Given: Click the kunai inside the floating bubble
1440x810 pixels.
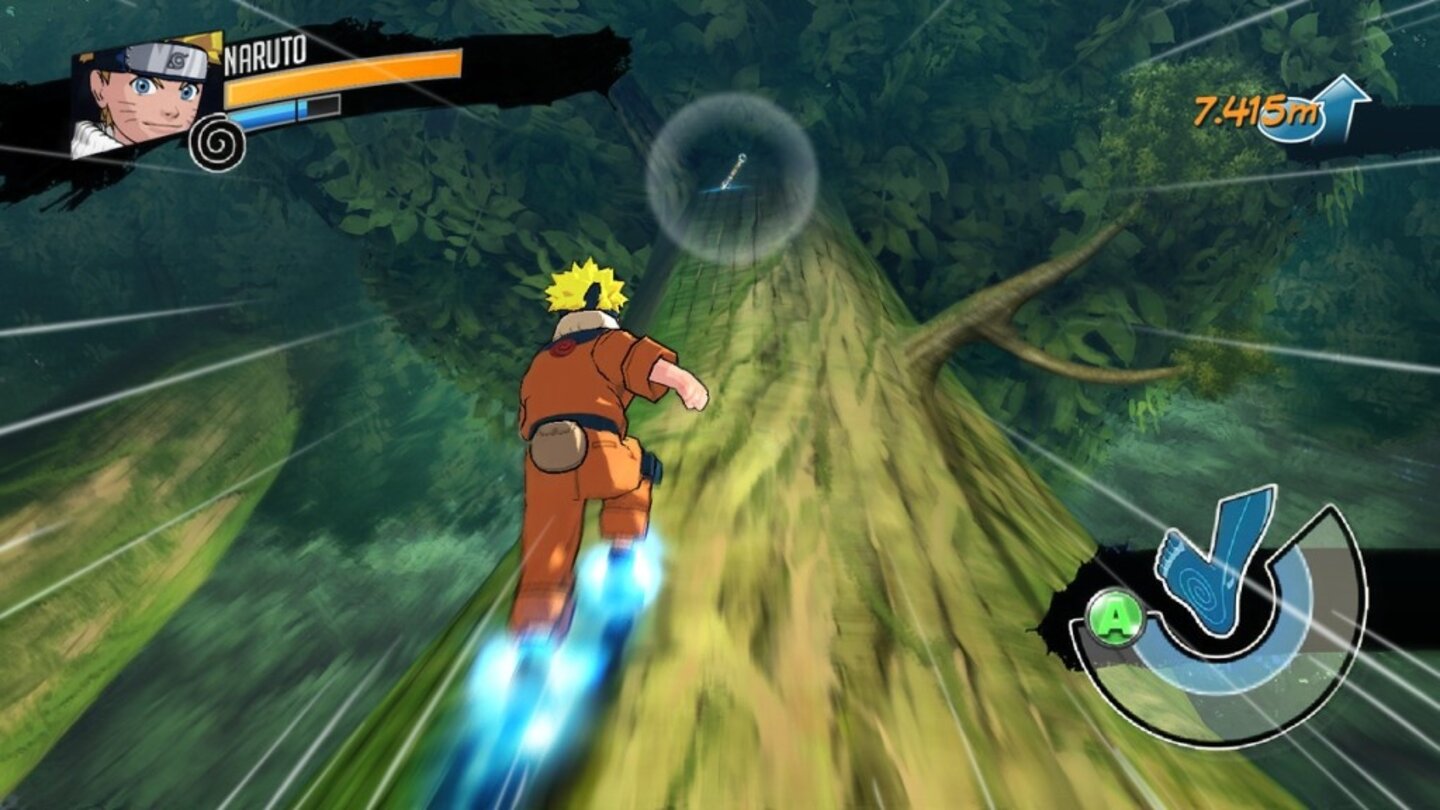Looking at the screenshot, I should 733,172.
